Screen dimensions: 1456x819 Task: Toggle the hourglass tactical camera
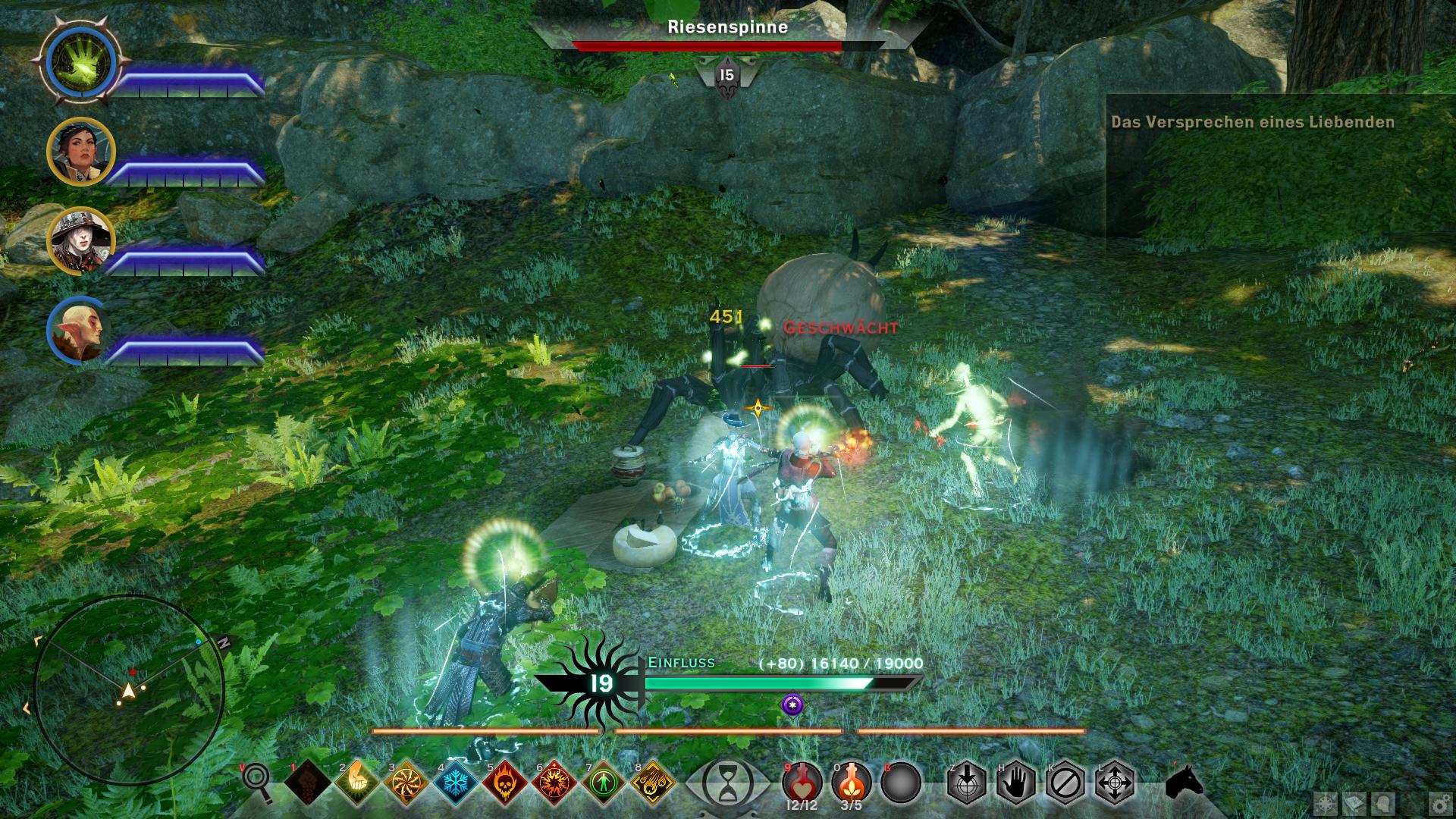[x=727, y=783]
